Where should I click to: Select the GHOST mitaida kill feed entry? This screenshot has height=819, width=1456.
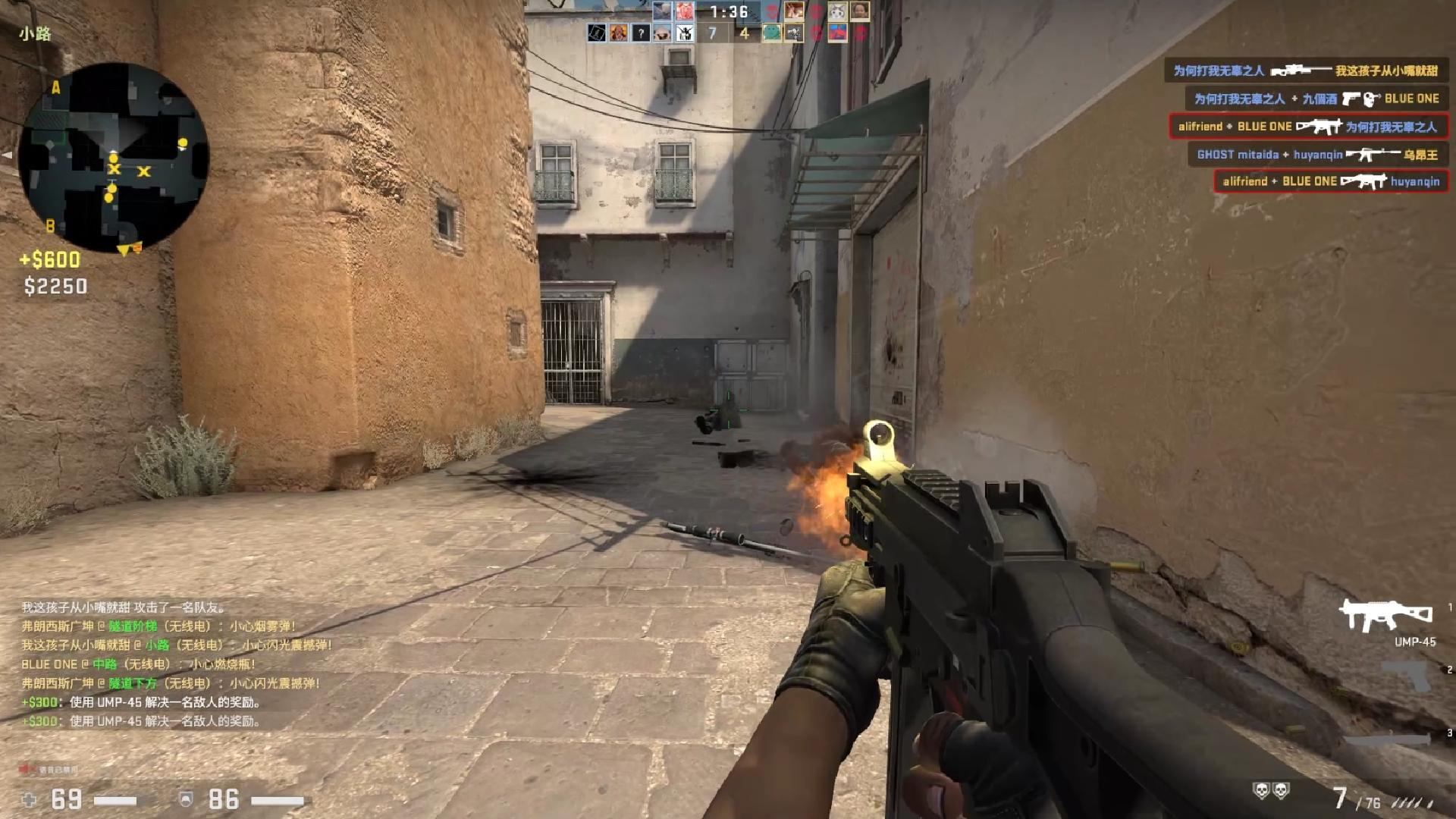coord(1317,155)
